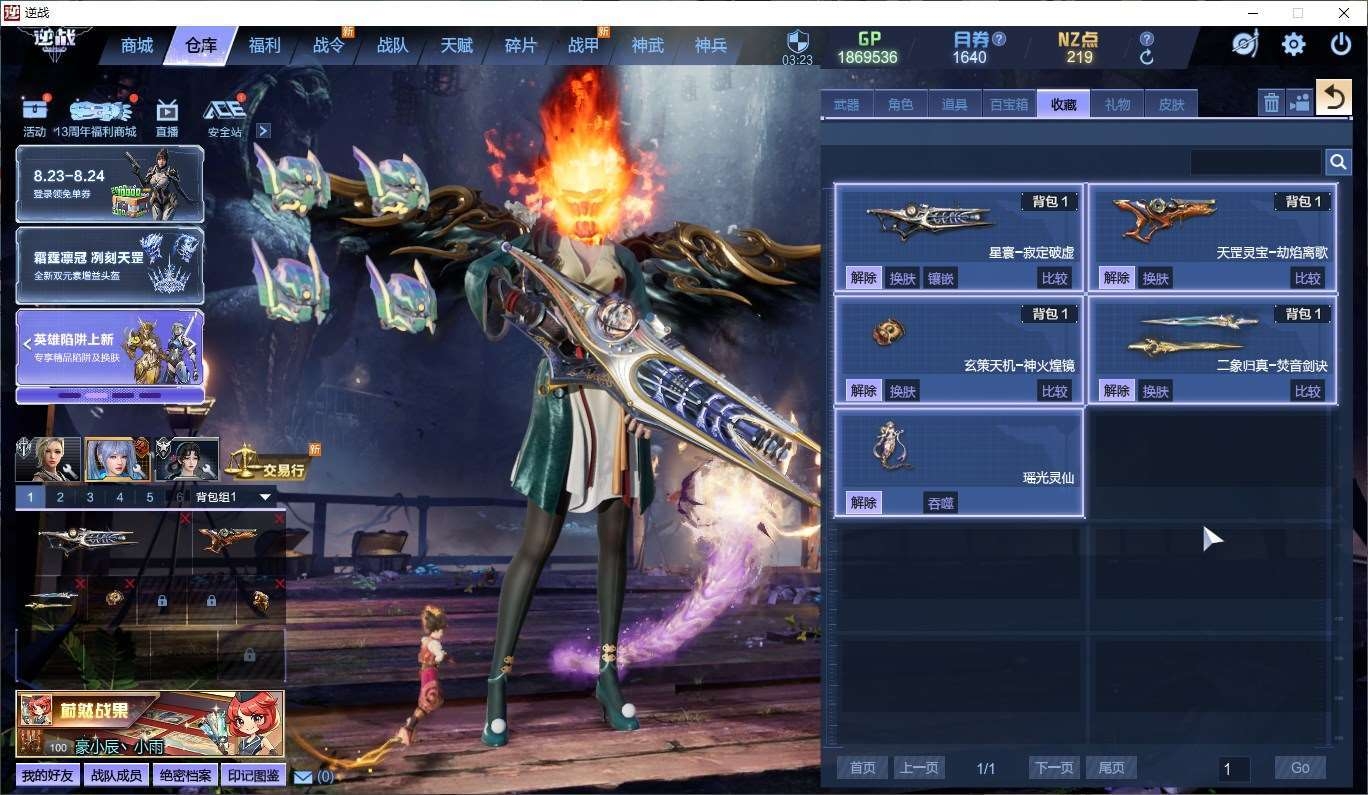Click the magnifier search button
This screenshot has height=795, width=1368.
(1337, 162)
